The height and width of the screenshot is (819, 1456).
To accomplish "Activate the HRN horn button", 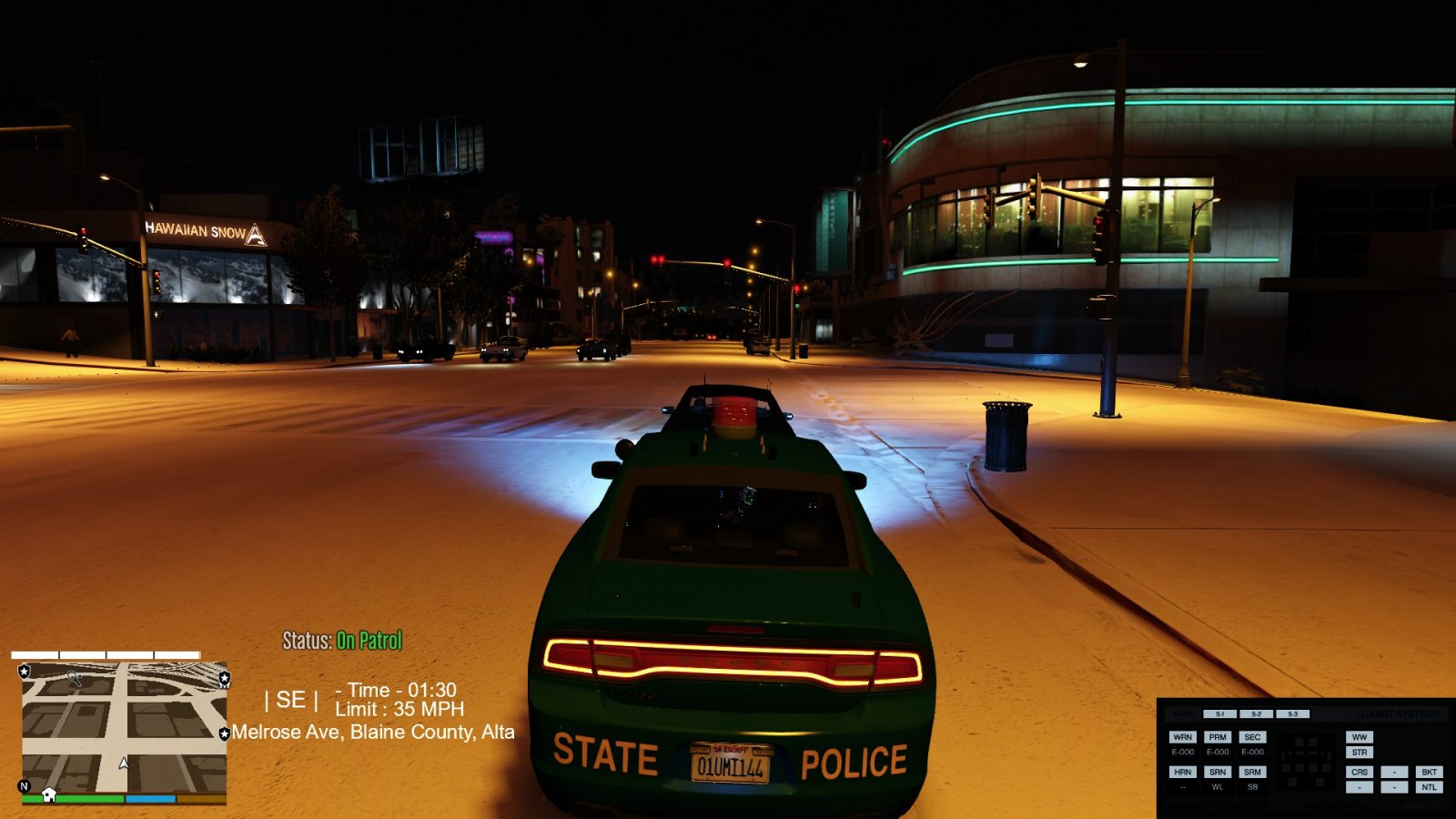I will click(1182, 772).
